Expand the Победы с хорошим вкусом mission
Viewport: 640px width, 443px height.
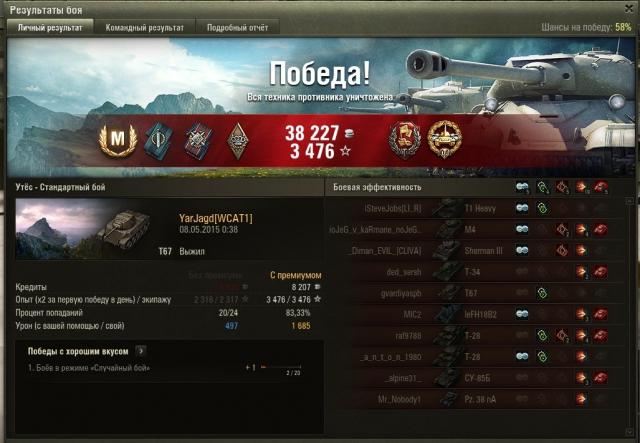(x=141, y=351)
